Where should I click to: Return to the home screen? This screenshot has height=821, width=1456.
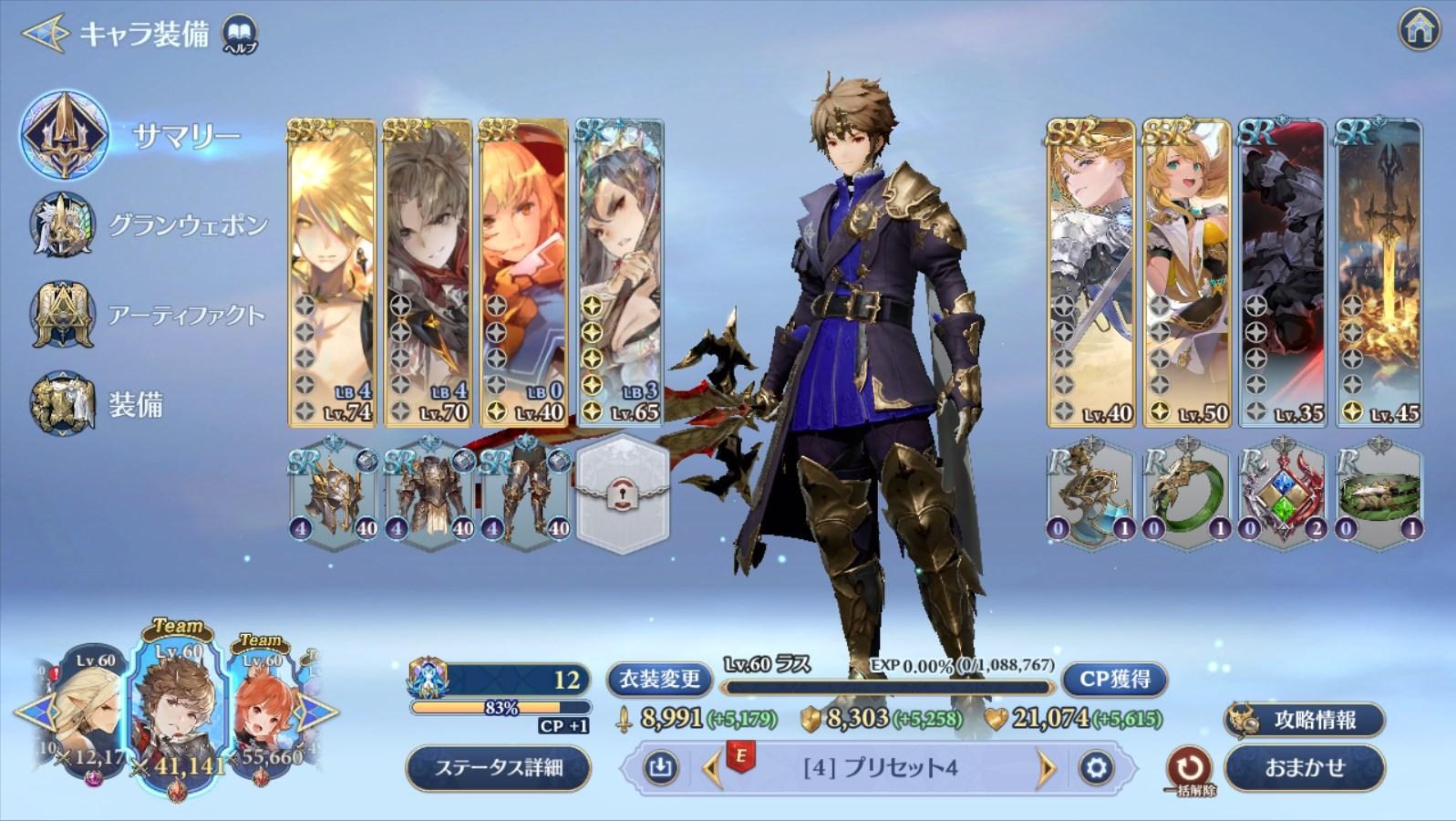(x=1419, y=31)
